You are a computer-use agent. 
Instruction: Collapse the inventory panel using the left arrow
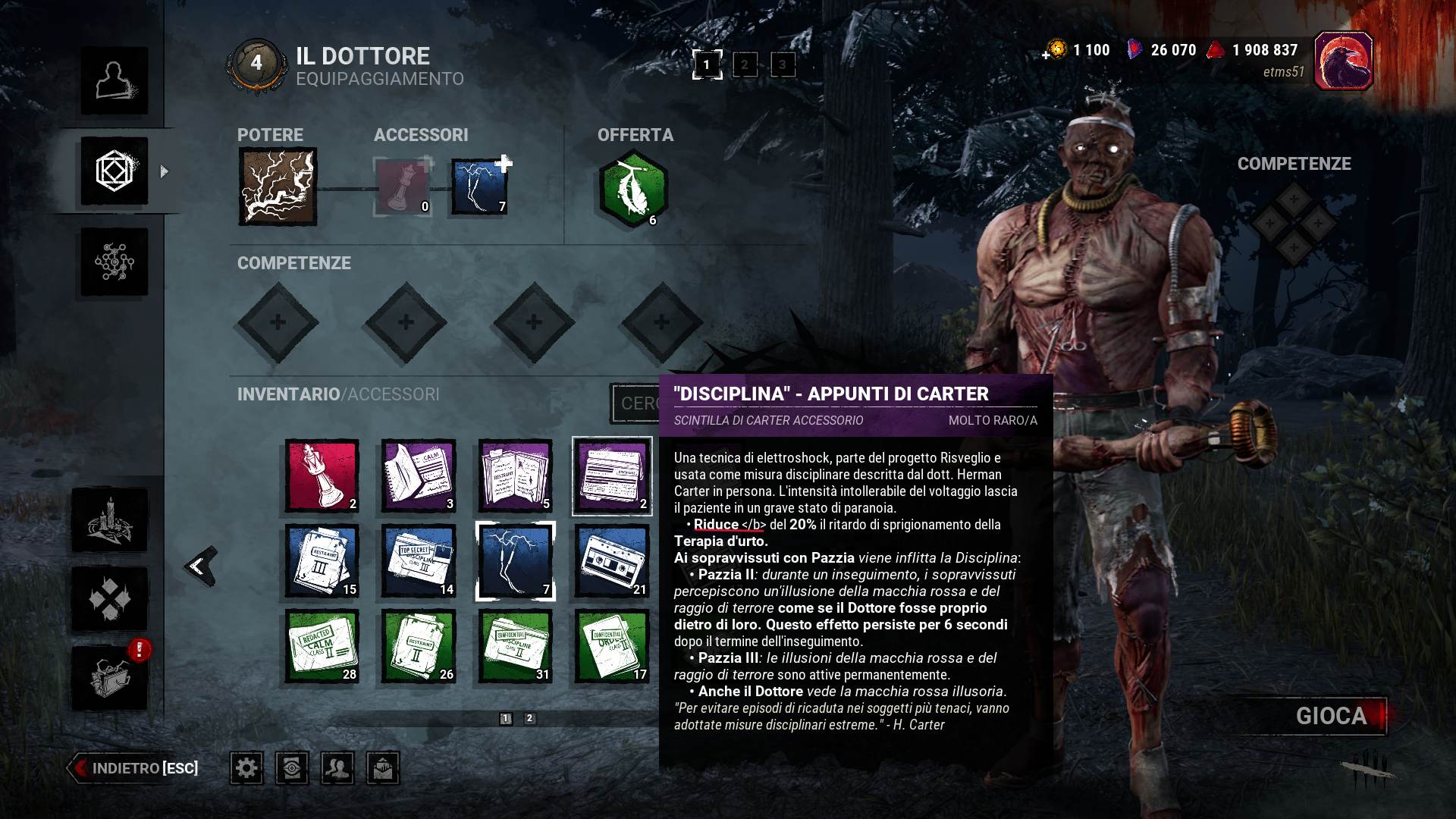point(199,565)
